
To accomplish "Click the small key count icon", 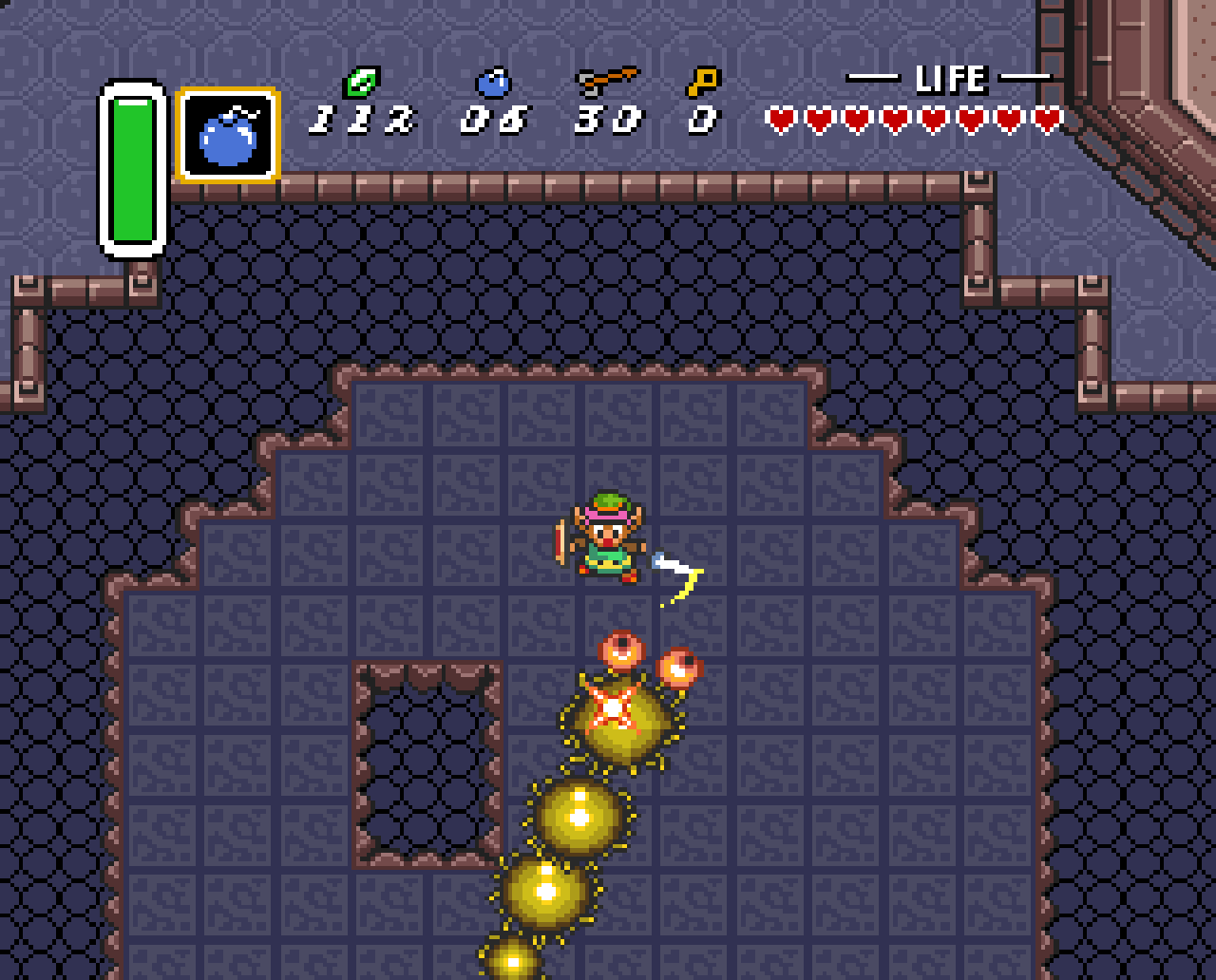I will point(703,82).
